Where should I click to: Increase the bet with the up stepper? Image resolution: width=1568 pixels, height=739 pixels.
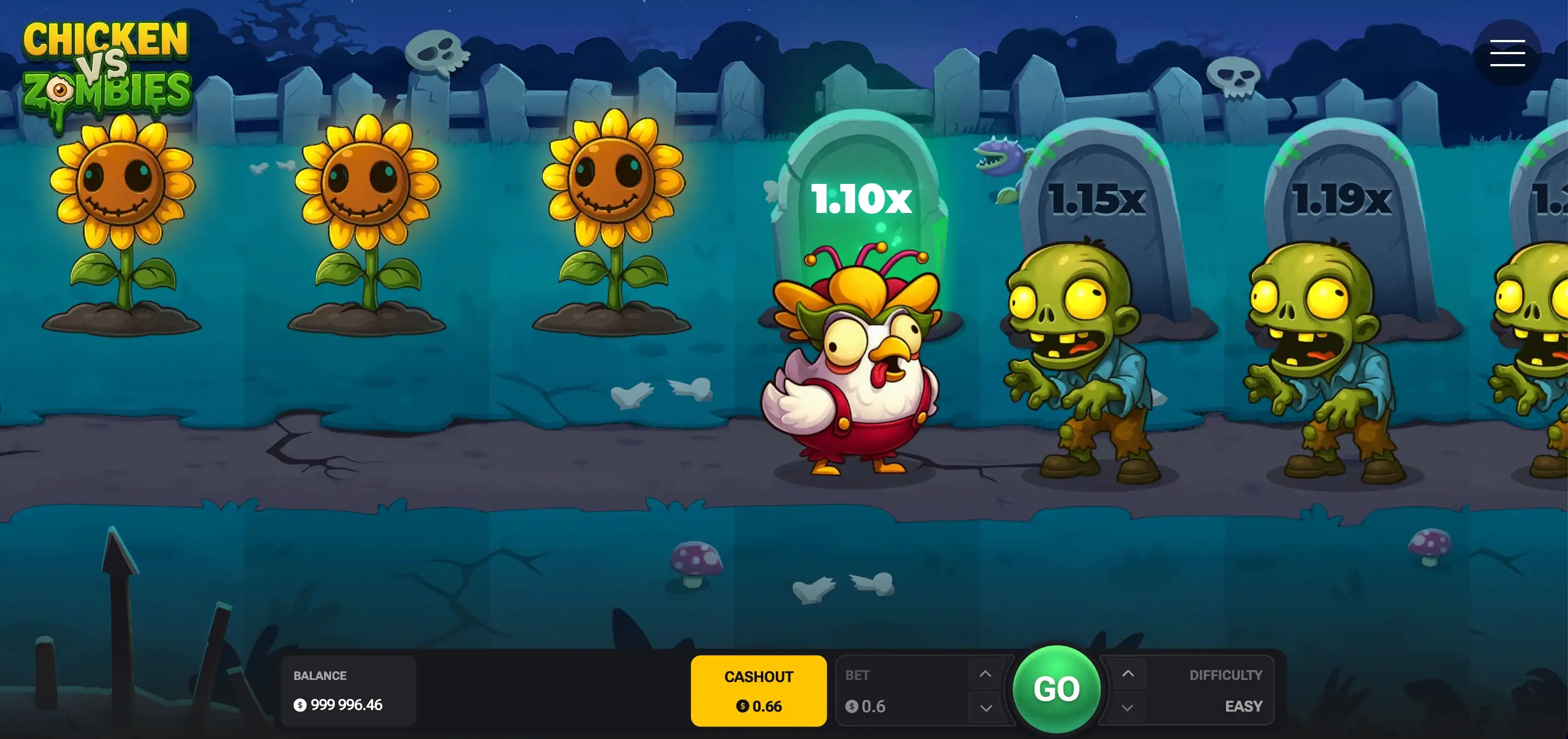point(986,674)
